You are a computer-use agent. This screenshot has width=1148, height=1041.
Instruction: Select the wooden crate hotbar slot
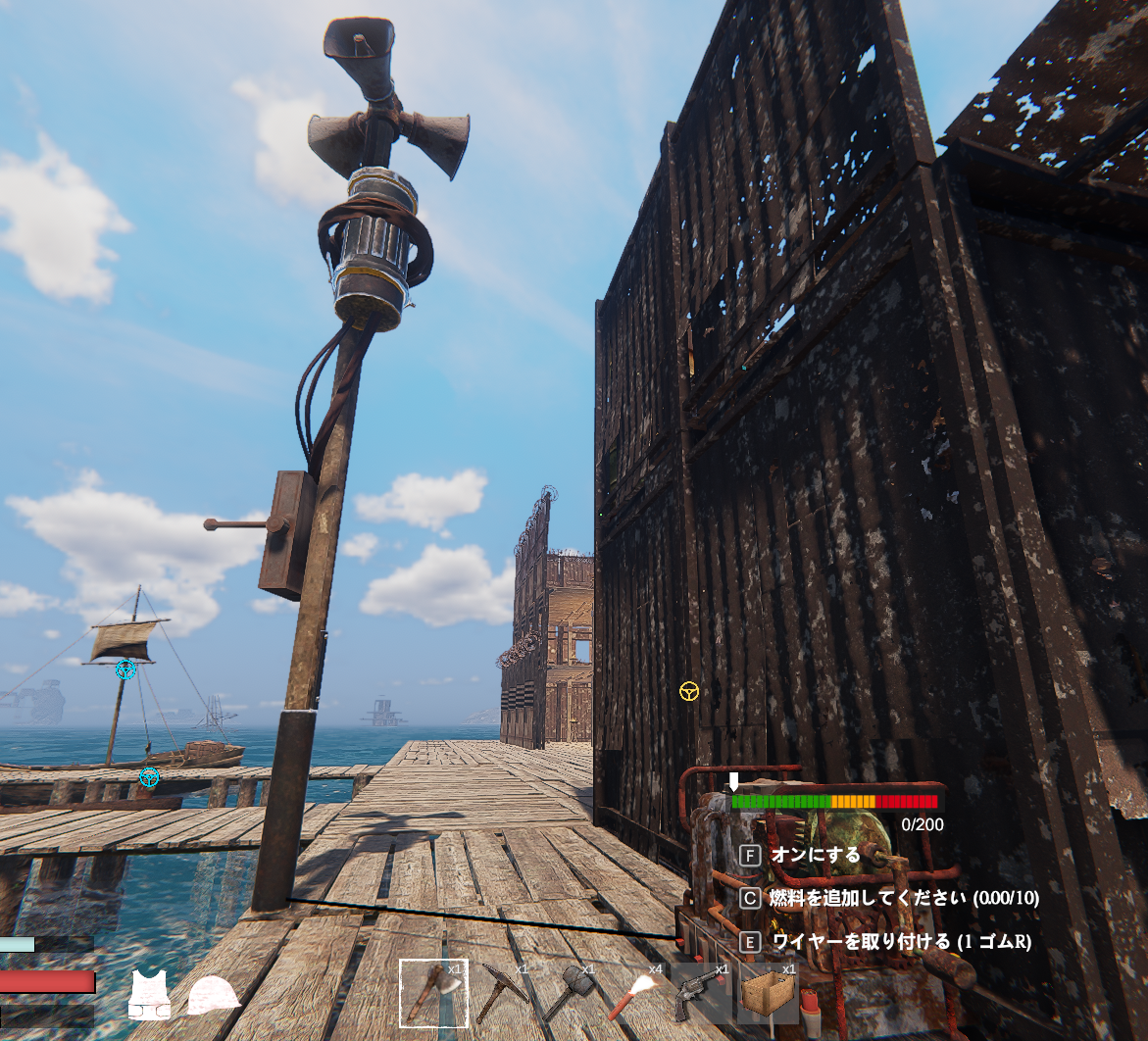click(768, 994)
